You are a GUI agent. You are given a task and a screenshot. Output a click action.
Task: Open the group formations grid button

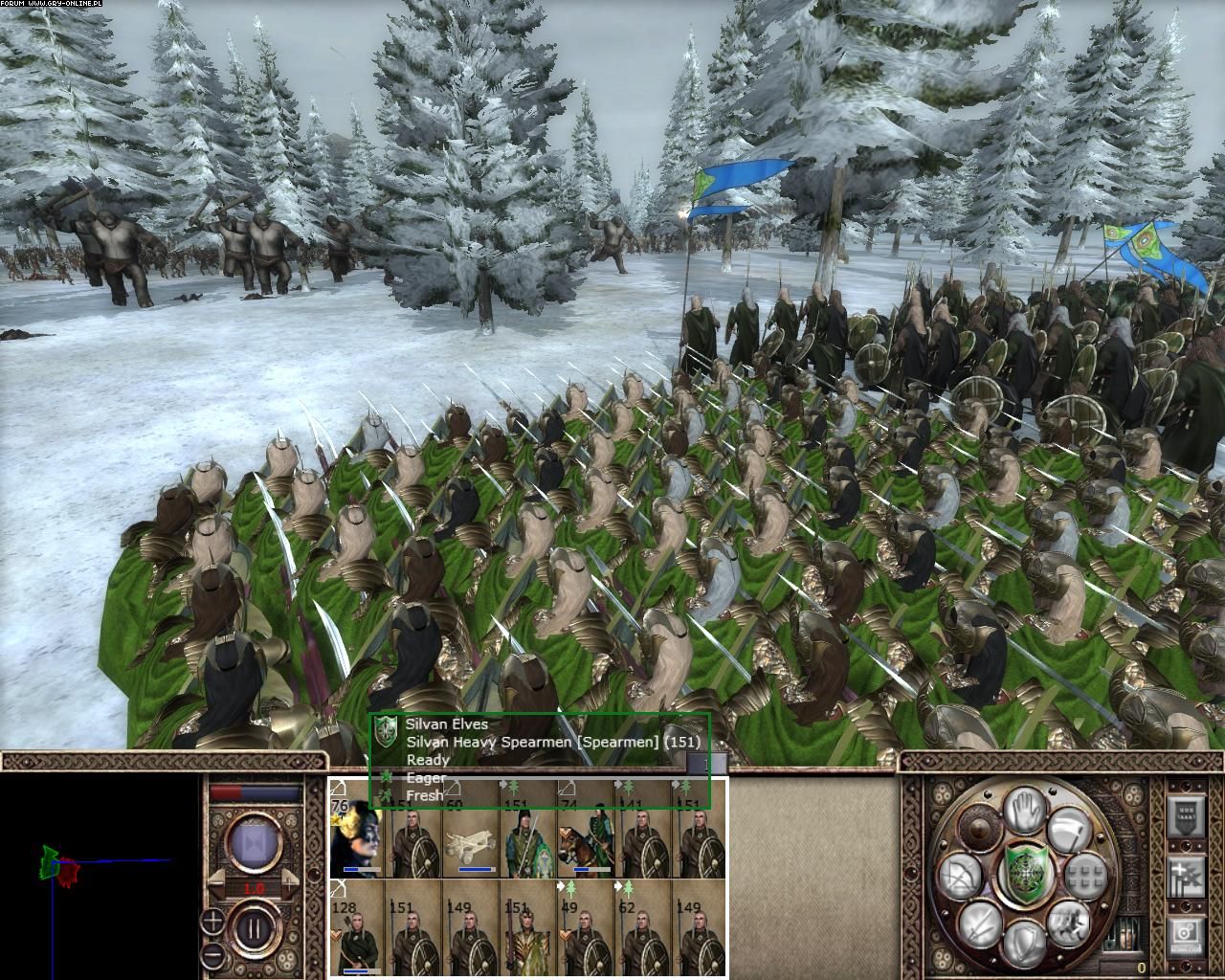tap(1087, 875)
